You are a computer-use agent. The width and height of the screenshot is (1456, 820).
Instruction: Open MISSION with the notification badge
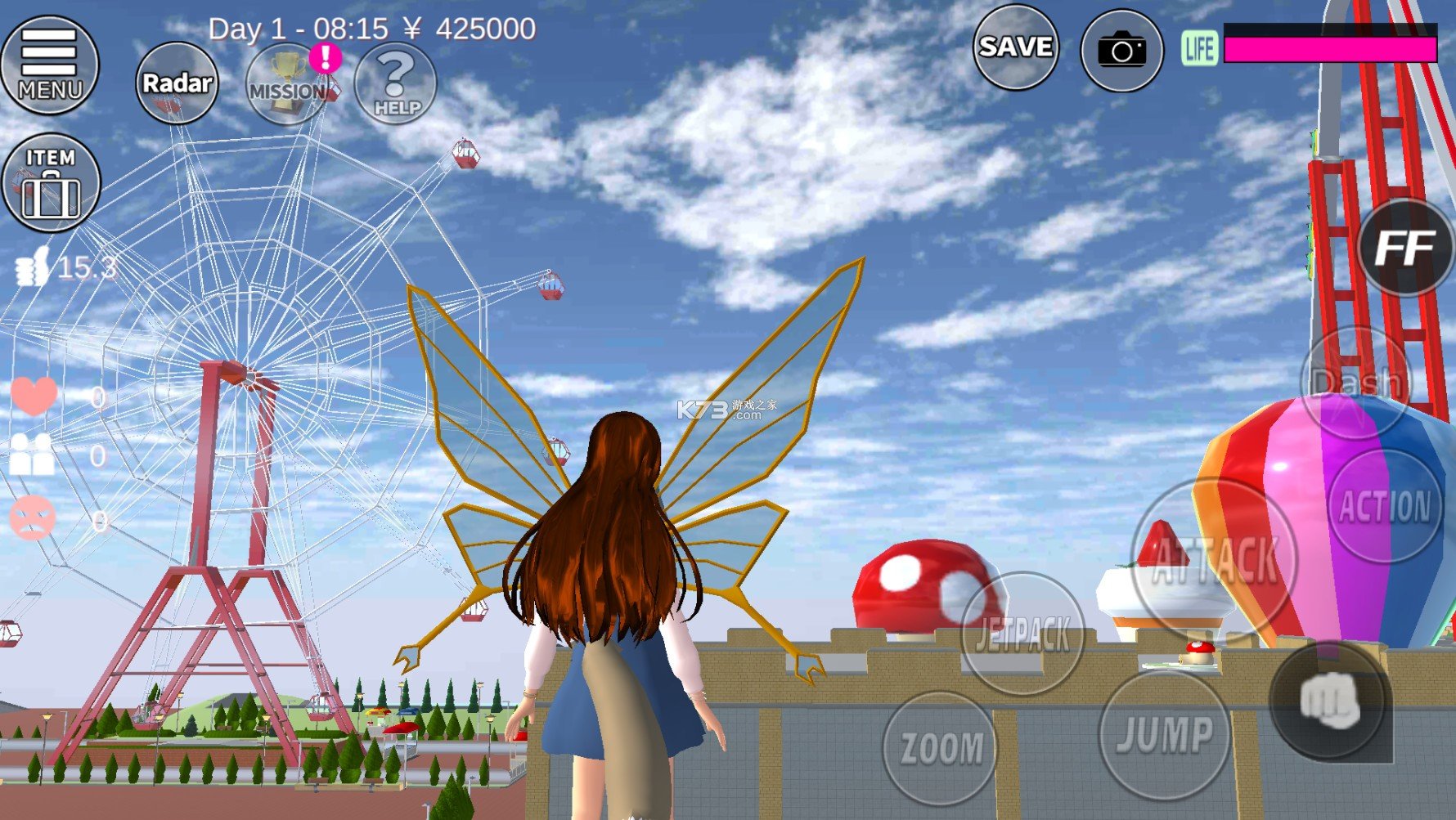[286, 82]
